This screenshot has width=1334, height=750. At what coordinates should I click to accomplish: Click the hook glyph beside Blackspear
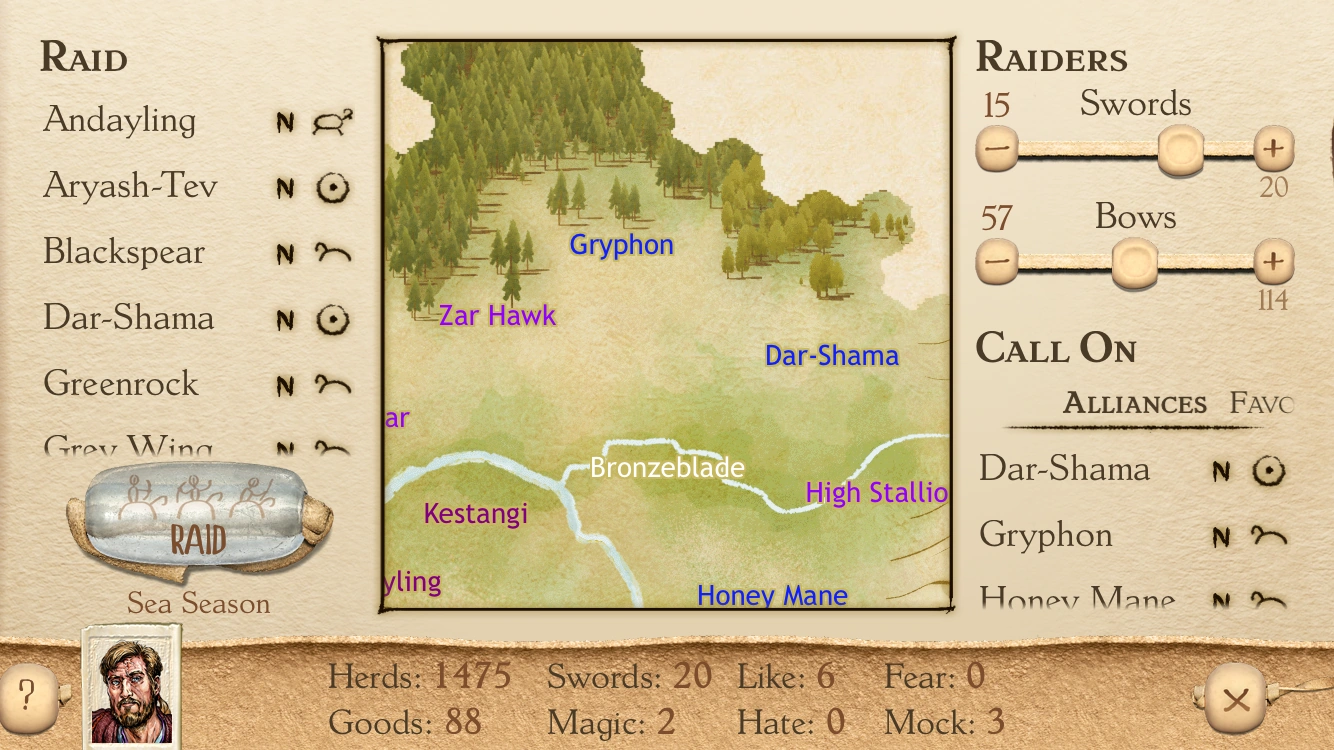pos(333,253)
